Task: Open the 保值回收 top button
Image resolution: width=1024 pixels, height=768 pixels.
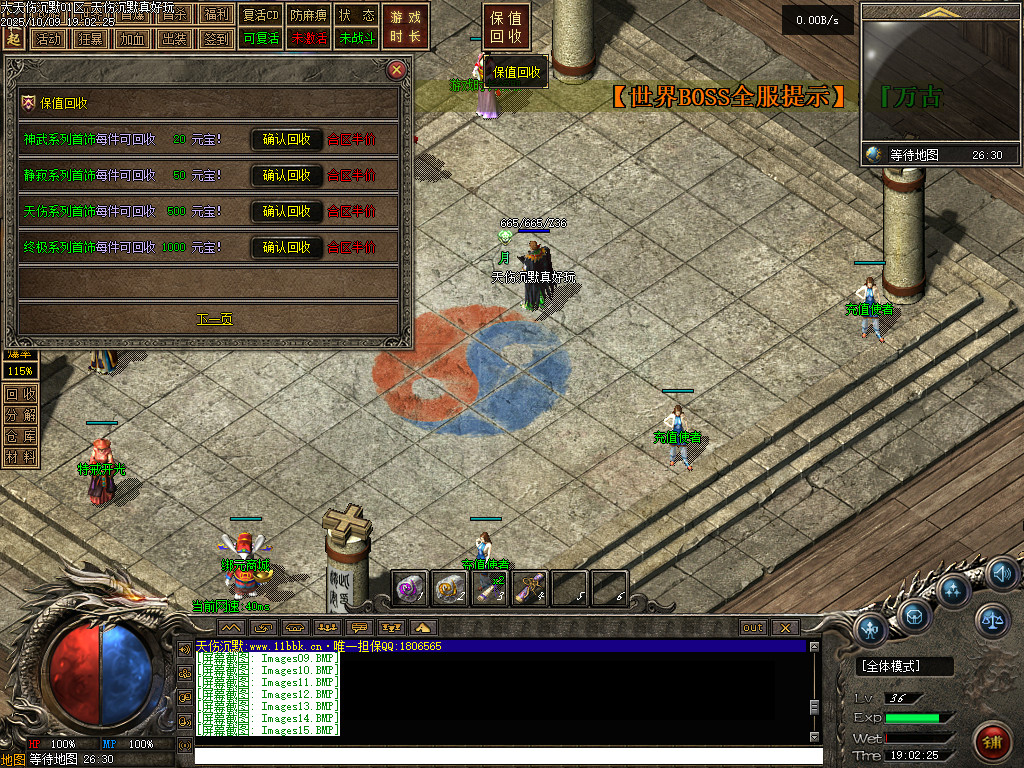Action: click(507, 27)
